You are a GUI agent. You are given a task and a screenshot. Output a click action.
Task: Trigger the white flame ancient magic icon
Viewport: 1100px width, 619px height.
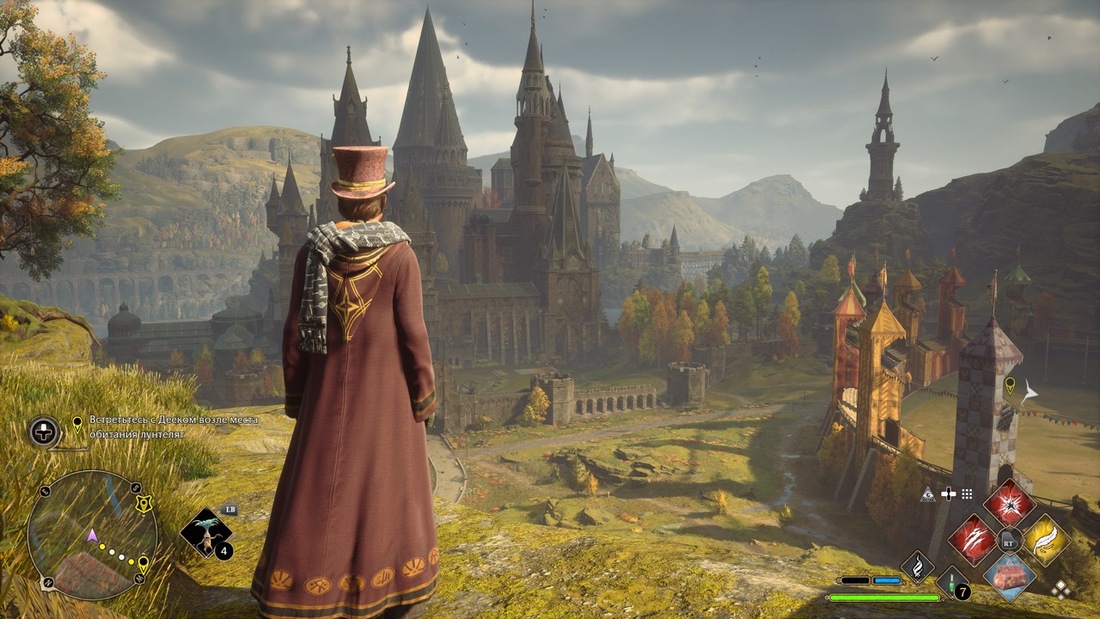[917, 566]
